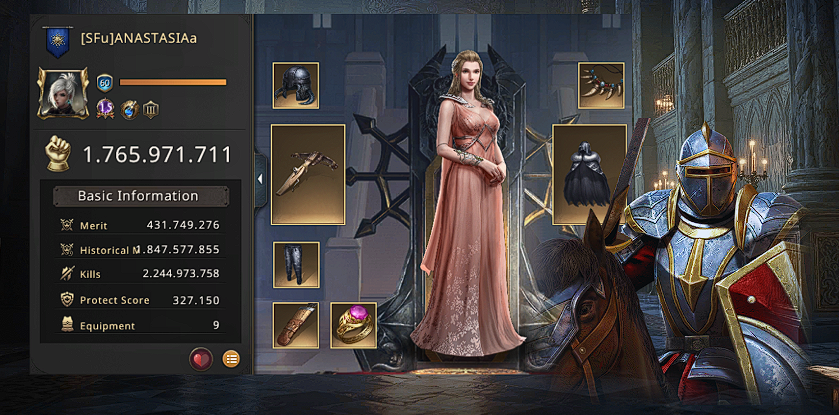Viewport: 839px width, 415px height.
Task: Select the helmet equipment slot
Action: (296, 86)
